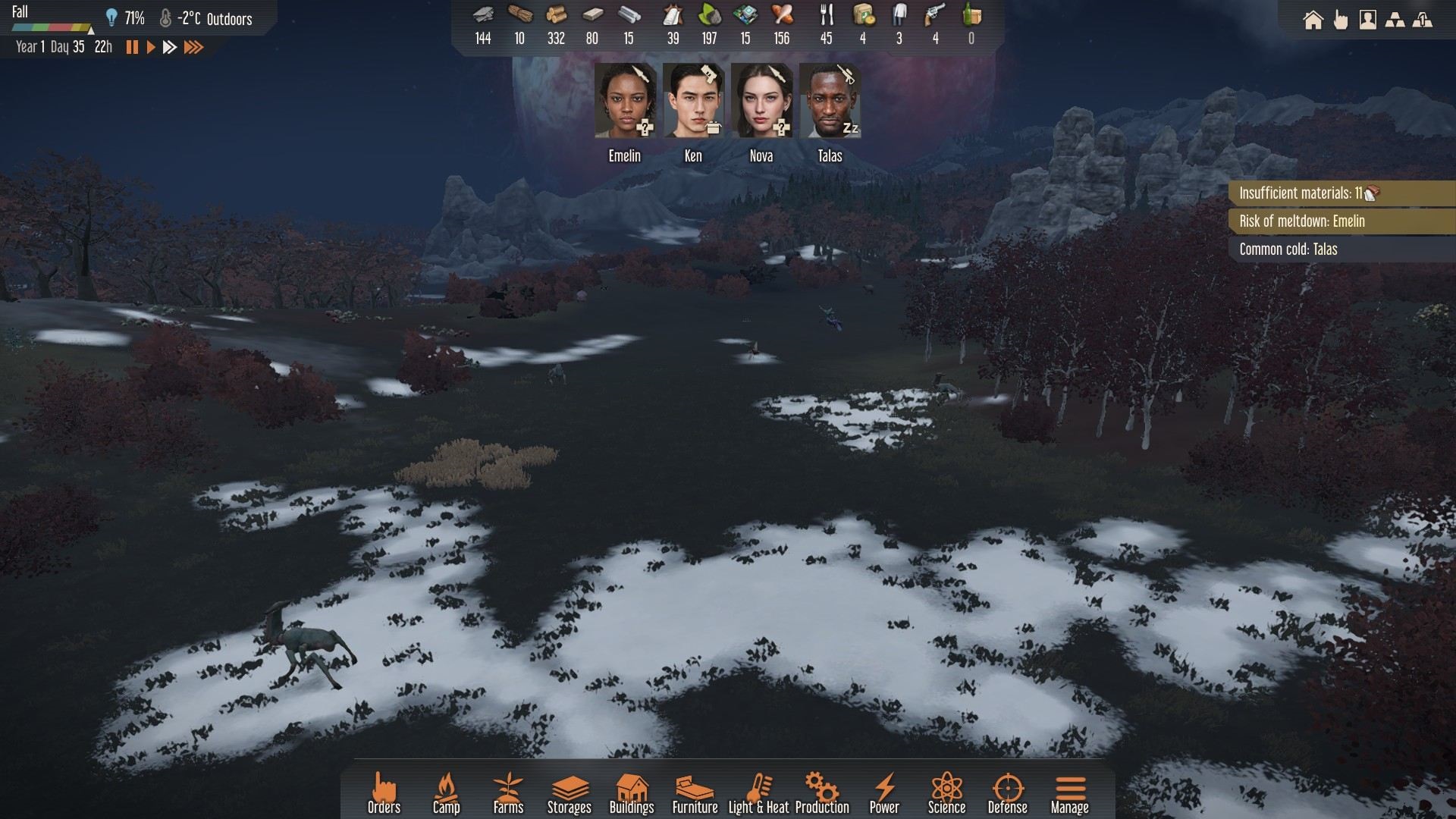The height and width of the screenshot is (819, 1456).
Task: Open the Orders menu
Action: click(384, 793)
